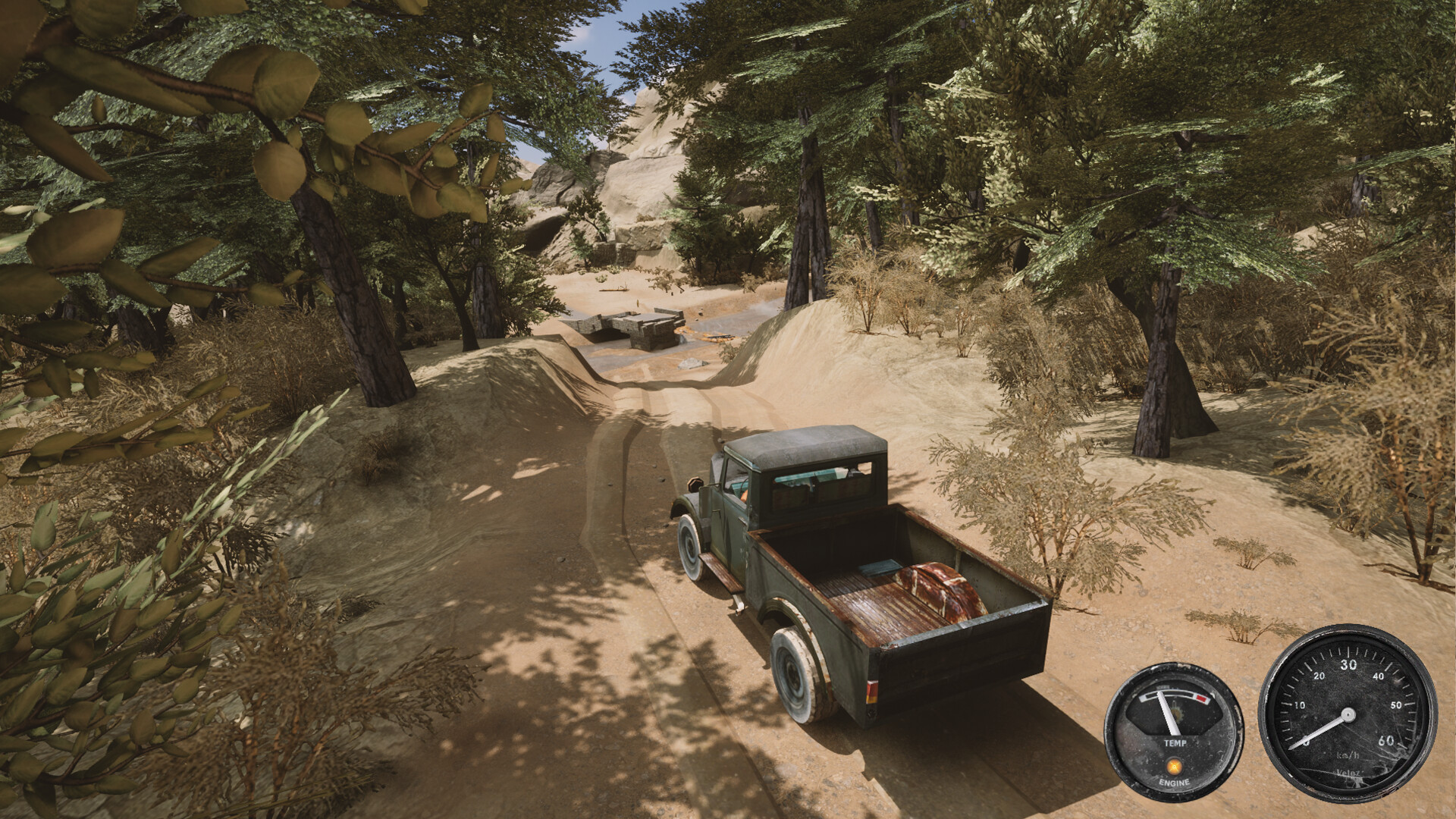The image size is (1456, 819).
Task: Click the km/h label on the speedometer
Action: point(1348,755)
